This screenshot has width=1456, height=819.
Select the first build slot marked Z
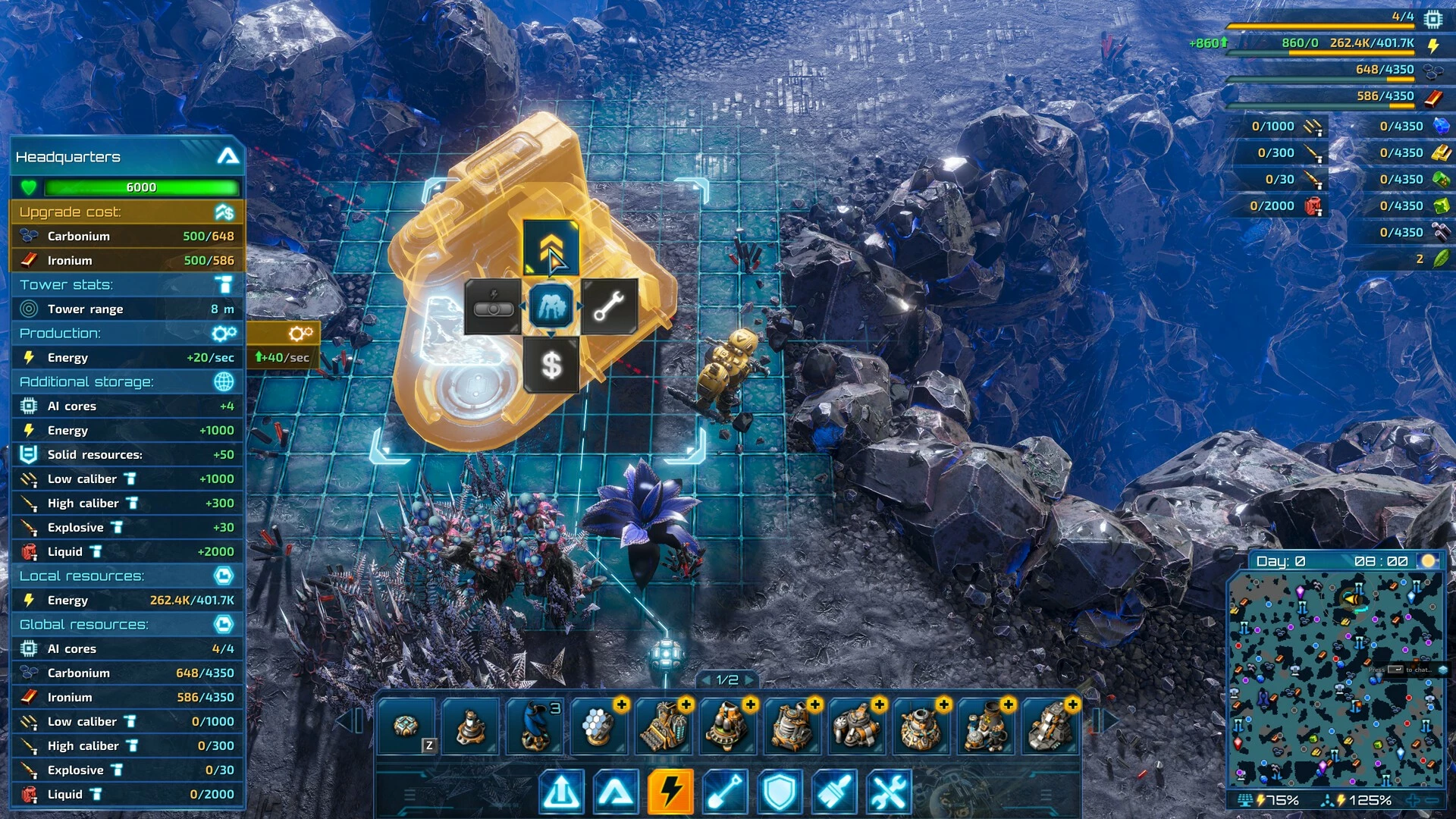(406, 726)
